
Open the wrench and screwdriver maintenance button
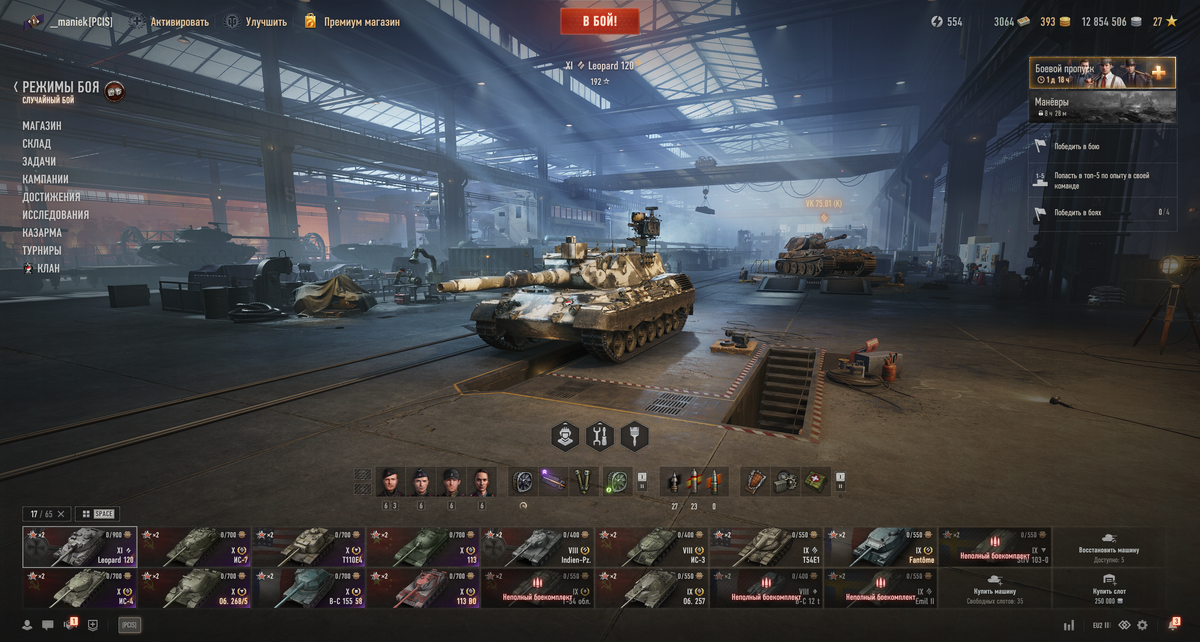600,436
